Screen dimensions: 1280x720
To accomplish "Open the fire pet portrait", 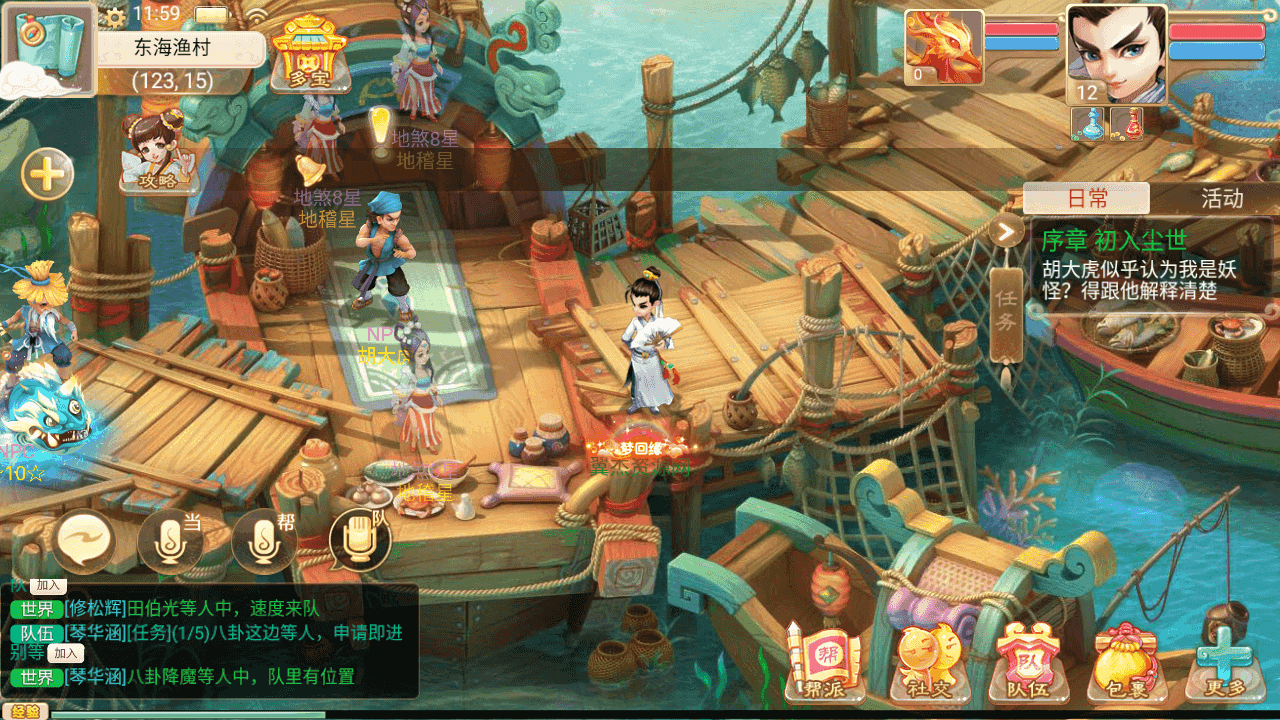I will tap(943, 47).
